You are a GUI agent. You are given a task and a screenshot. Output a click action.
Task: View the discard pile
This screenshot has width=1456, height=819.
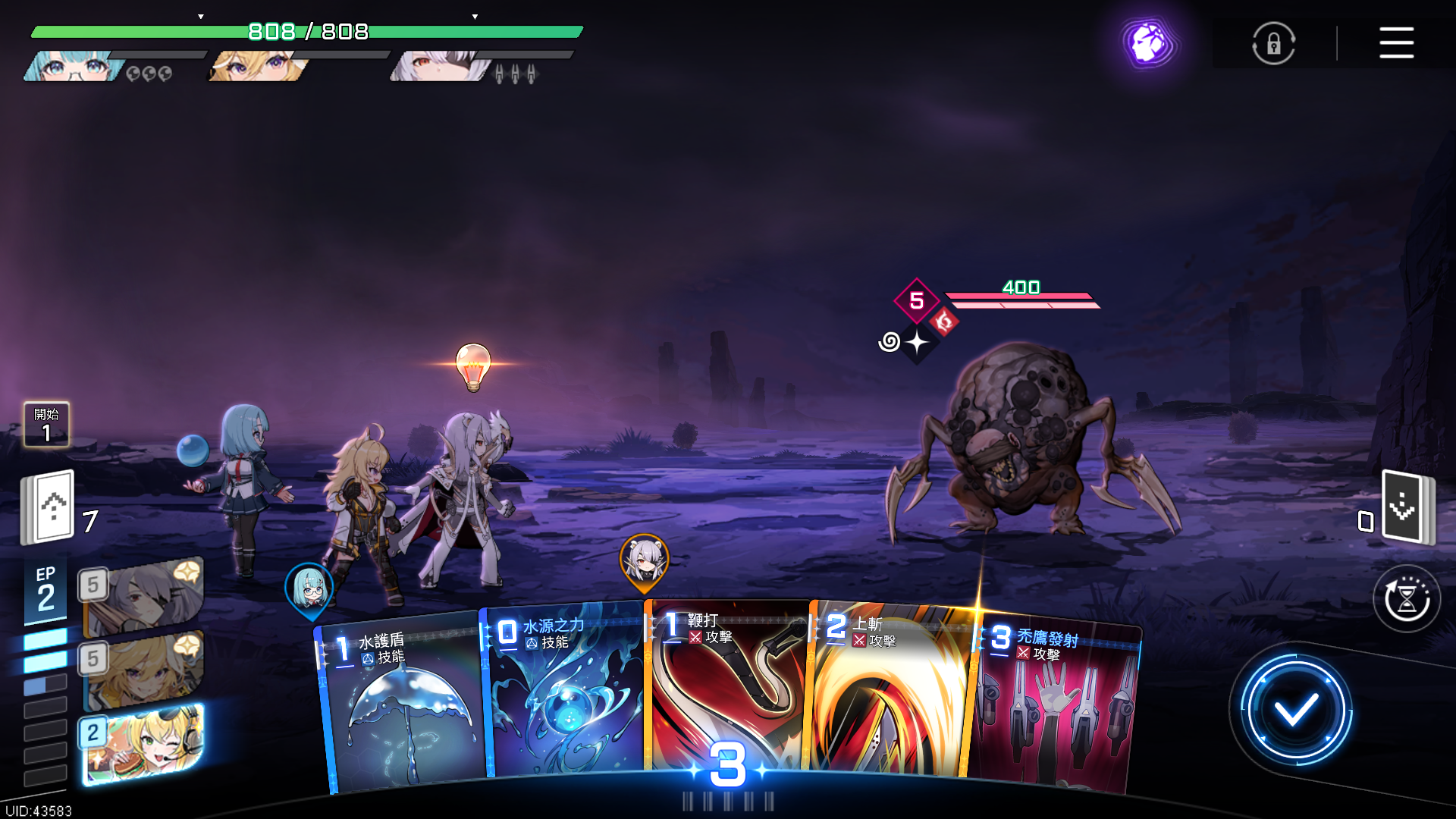1405,507
